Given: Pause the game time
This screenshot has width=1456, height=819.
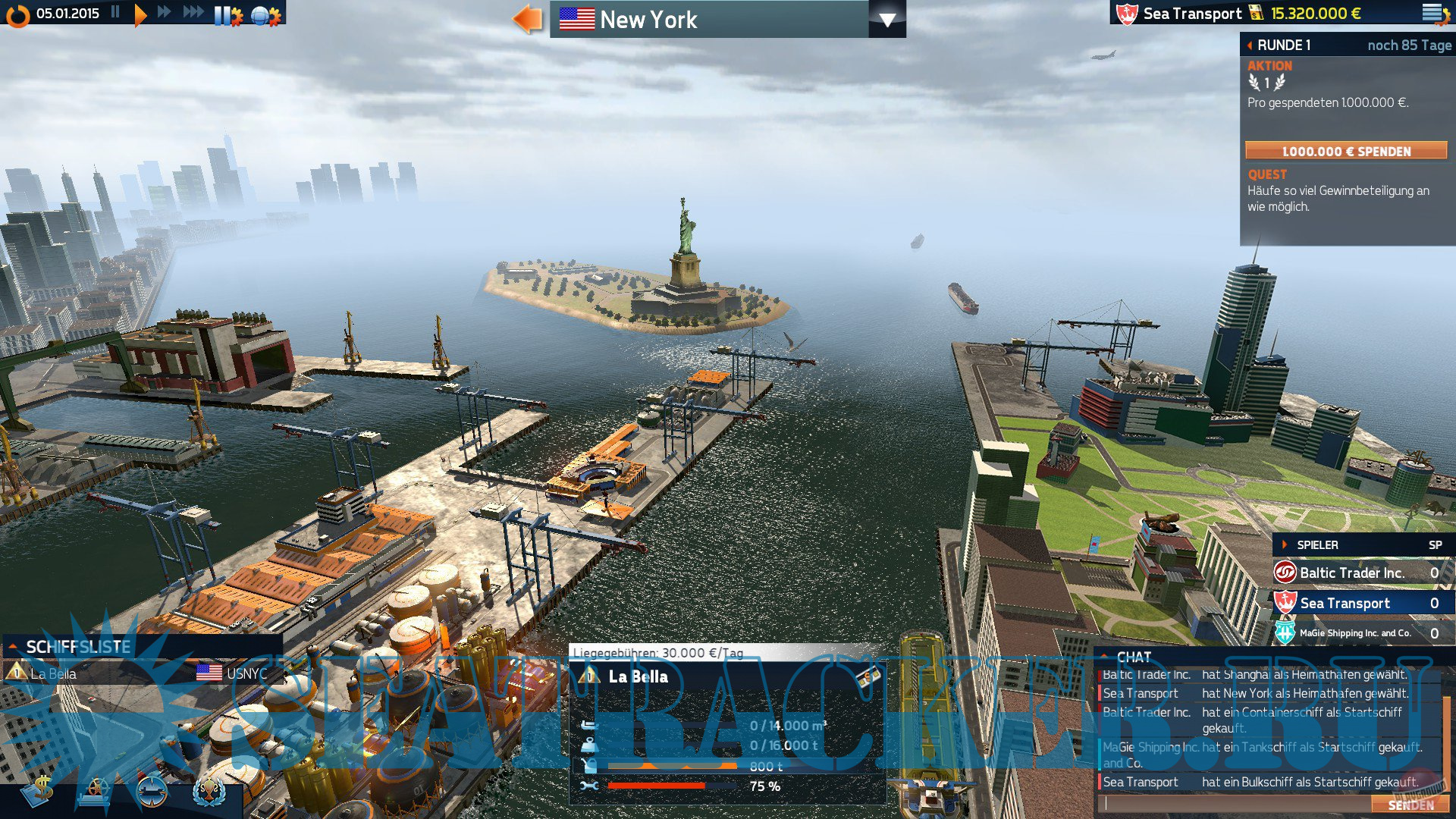Looking at the screenshot, I should coord(115,13).
